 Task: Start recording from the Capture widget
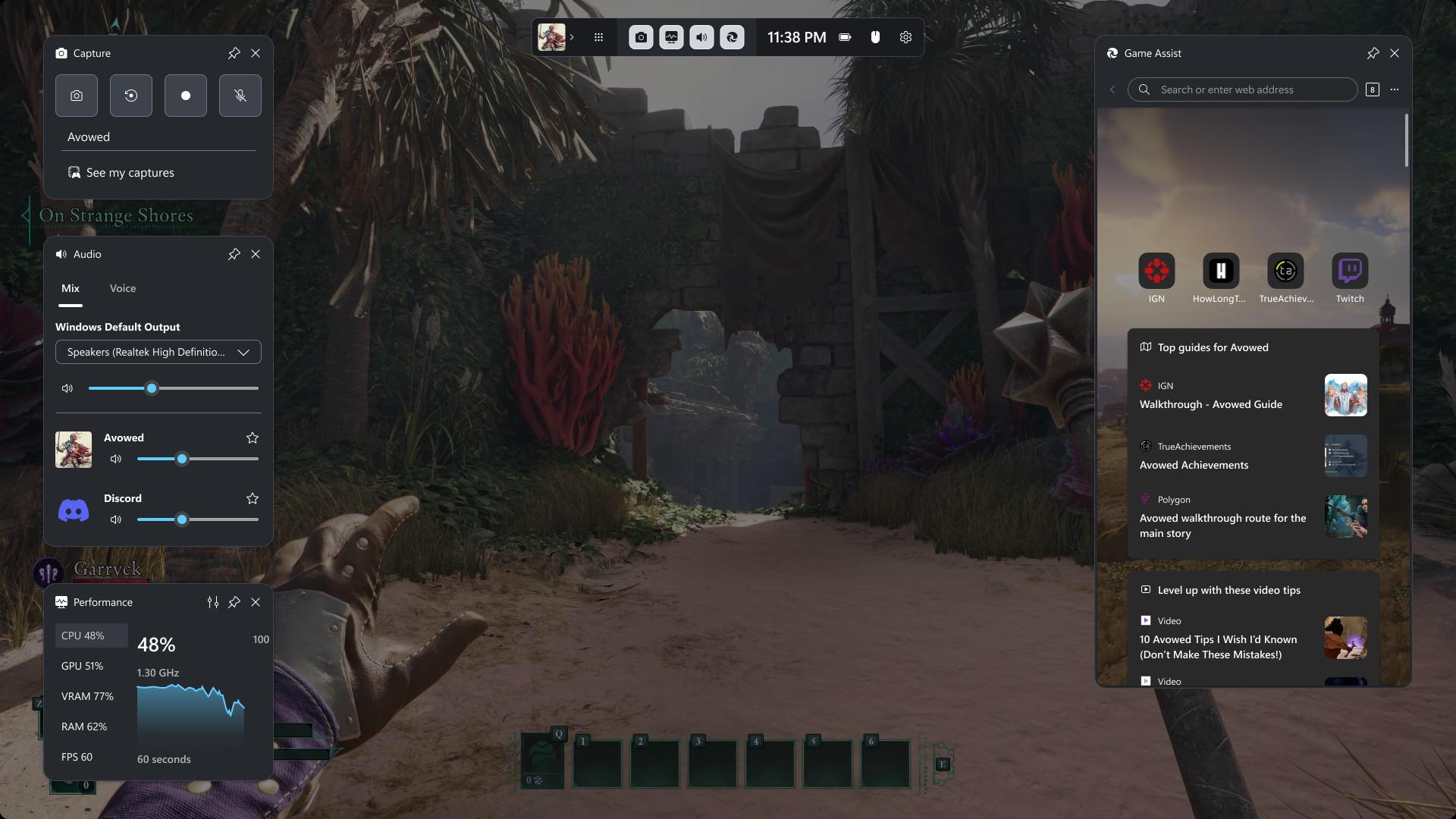(x=186, y=96)
